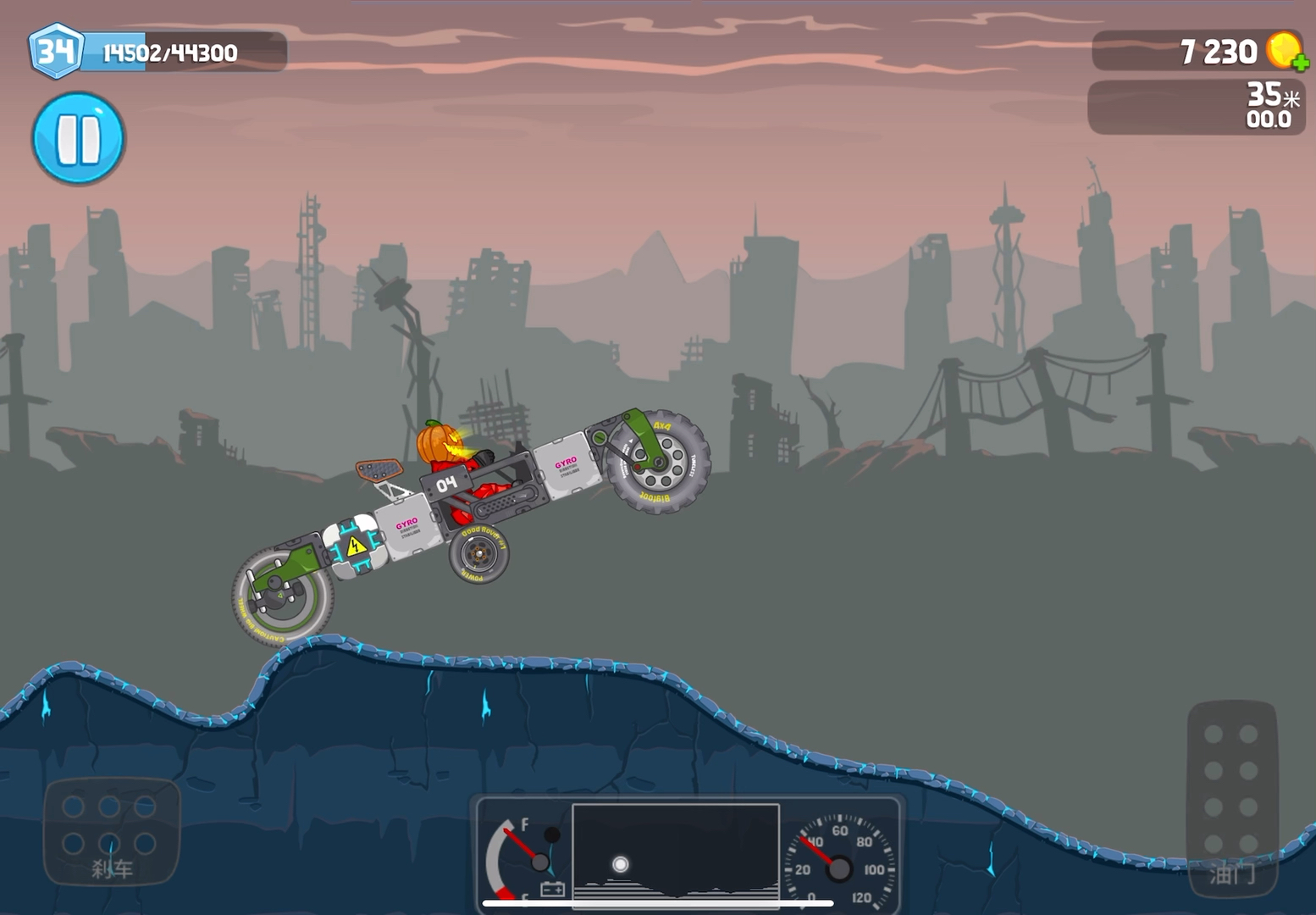Pause the game with the blue button

coord(79,139)
